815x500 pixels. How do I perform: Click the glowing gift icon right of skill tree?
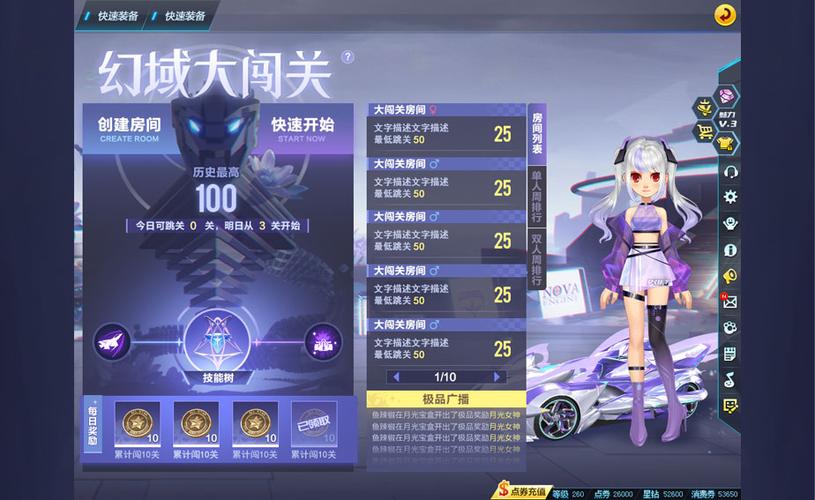pos(323,342)
